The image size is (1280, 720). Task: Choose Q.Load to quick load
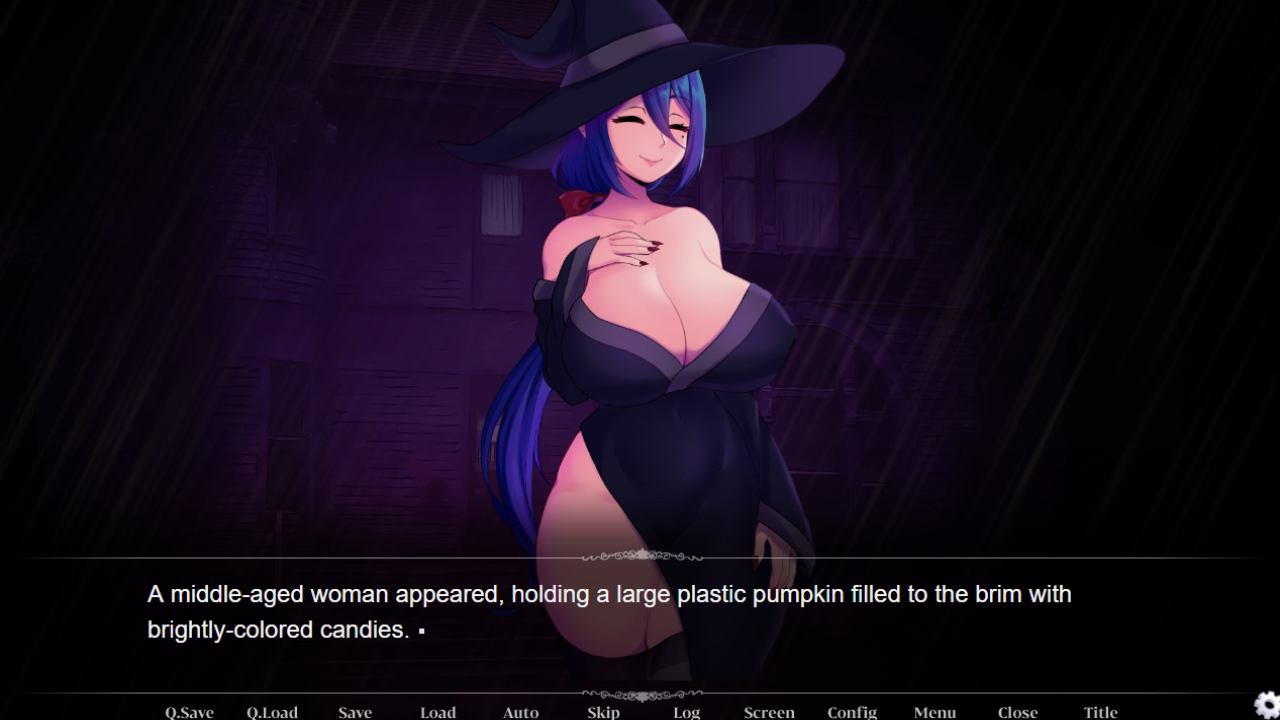(x=272, y=712)
